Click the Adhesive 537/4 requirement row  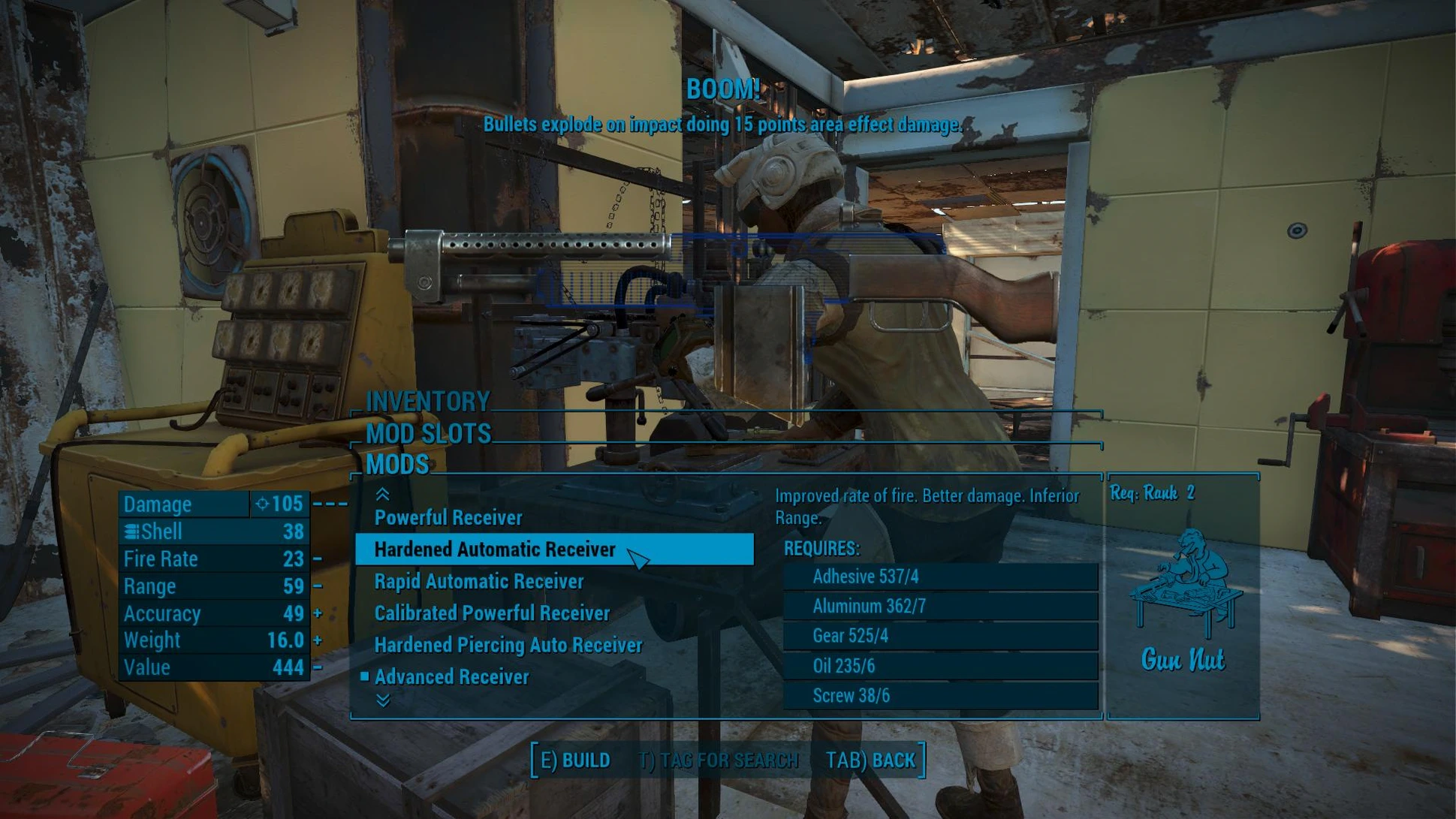pyautogui.click(x=940, y=577)
